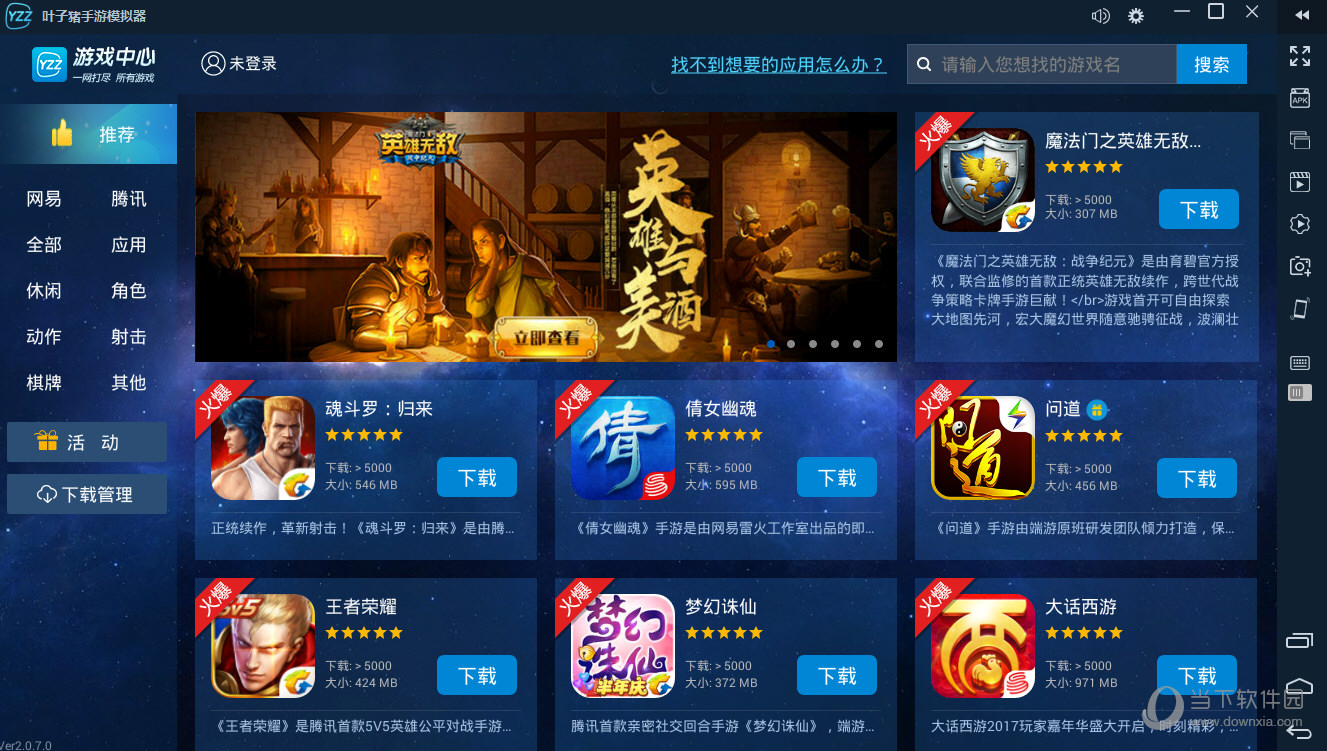Screen dimensions: 1327x751
Task: Click the volume icon in the title bar
Action: 1101,15
